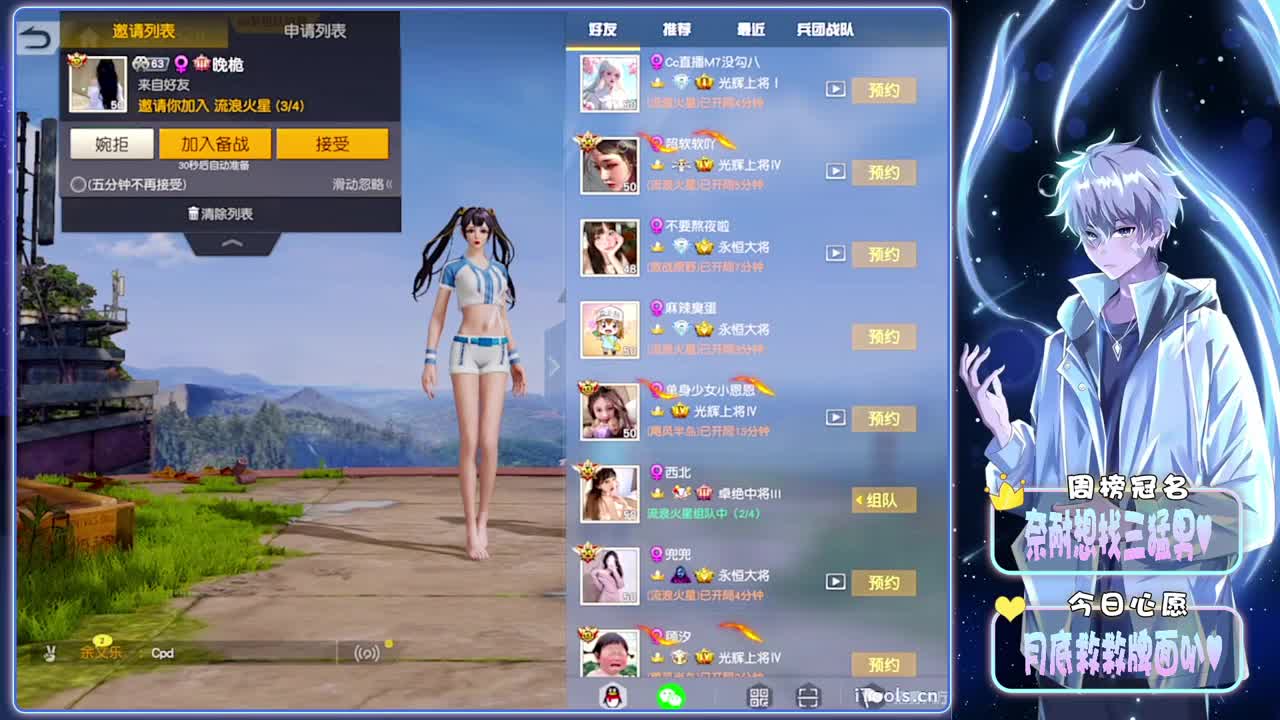This screenshot has width=1280, height=720.
Task: Open the video icon beside Cc直播M7没勾八
Action: click(x=835, y=89)
